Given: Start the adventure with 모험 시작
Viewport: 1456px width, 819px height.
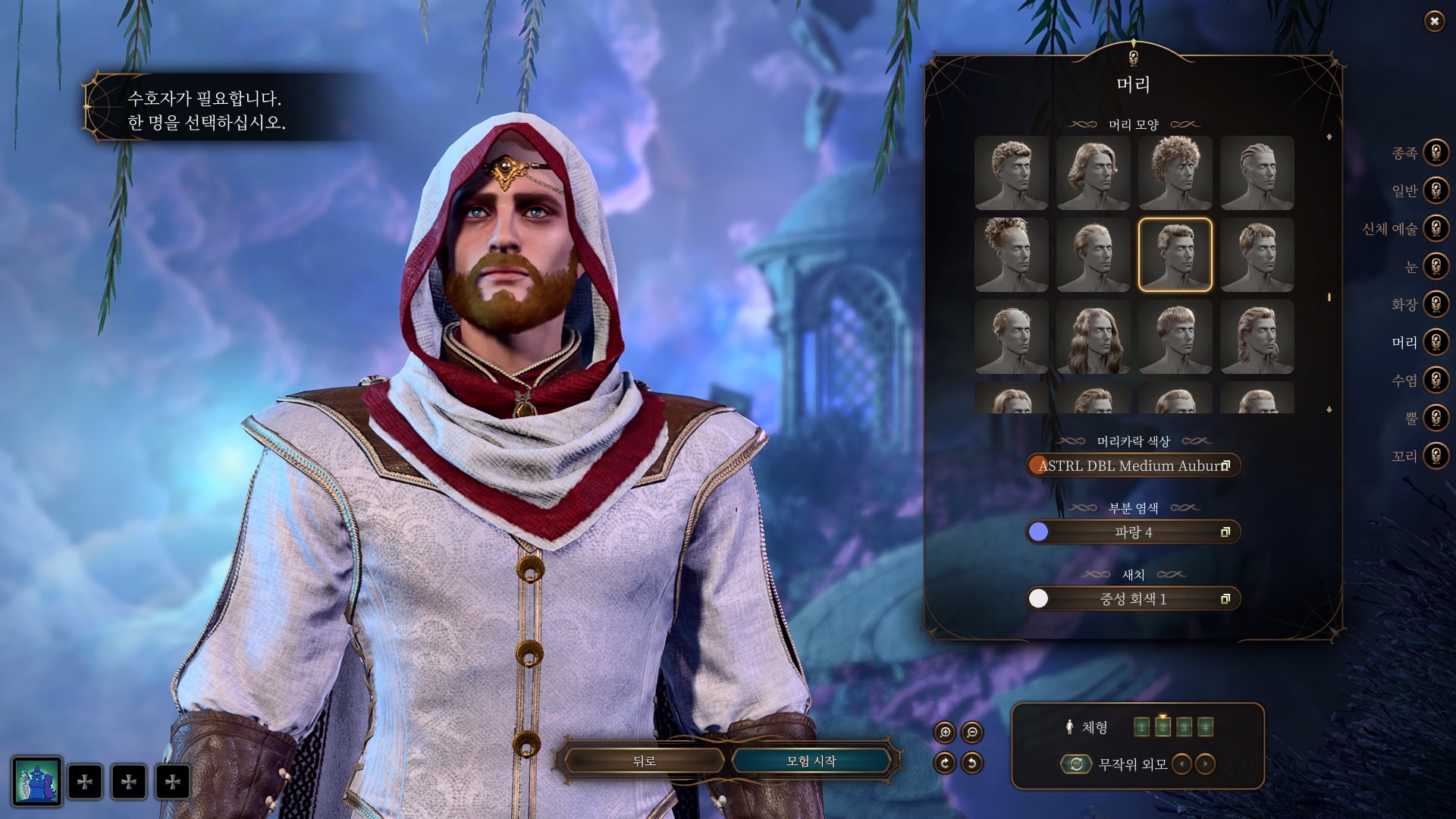Looking at the screenshot, I should pos(811,761).
